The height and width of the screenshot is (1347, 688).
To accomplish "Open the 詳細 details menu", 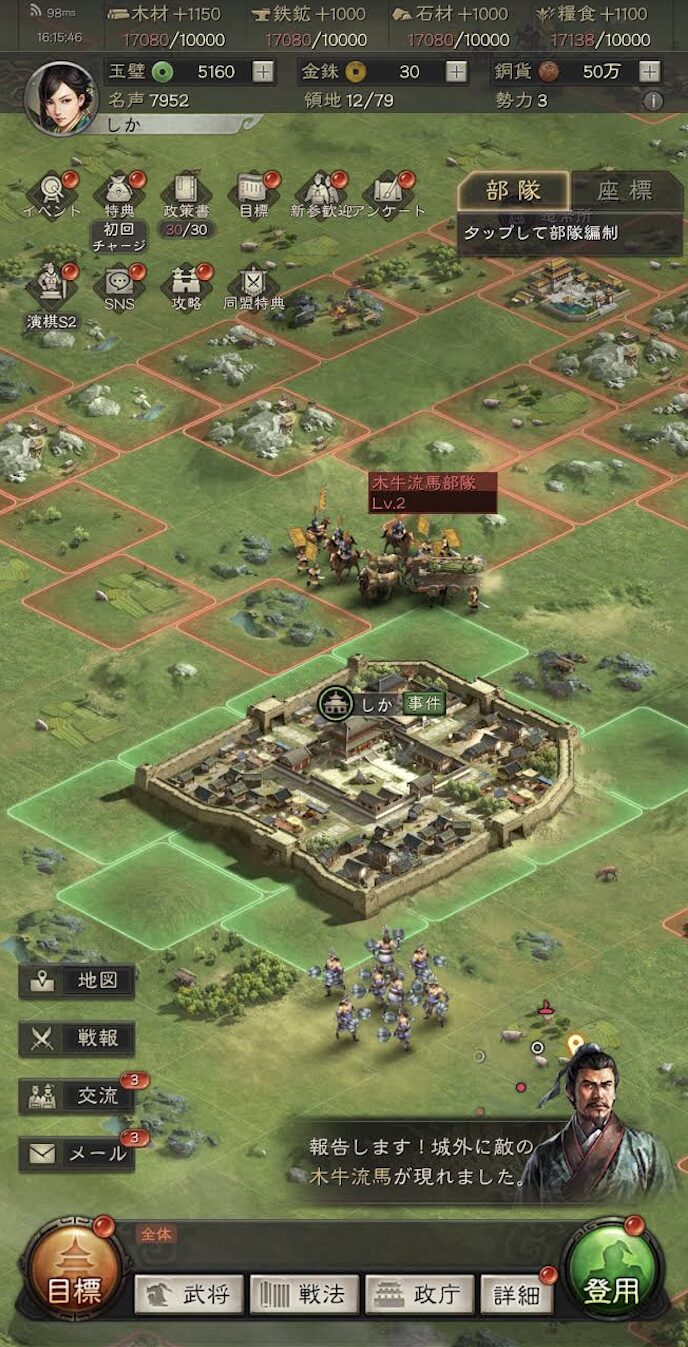I will (x=517, y=1295).
